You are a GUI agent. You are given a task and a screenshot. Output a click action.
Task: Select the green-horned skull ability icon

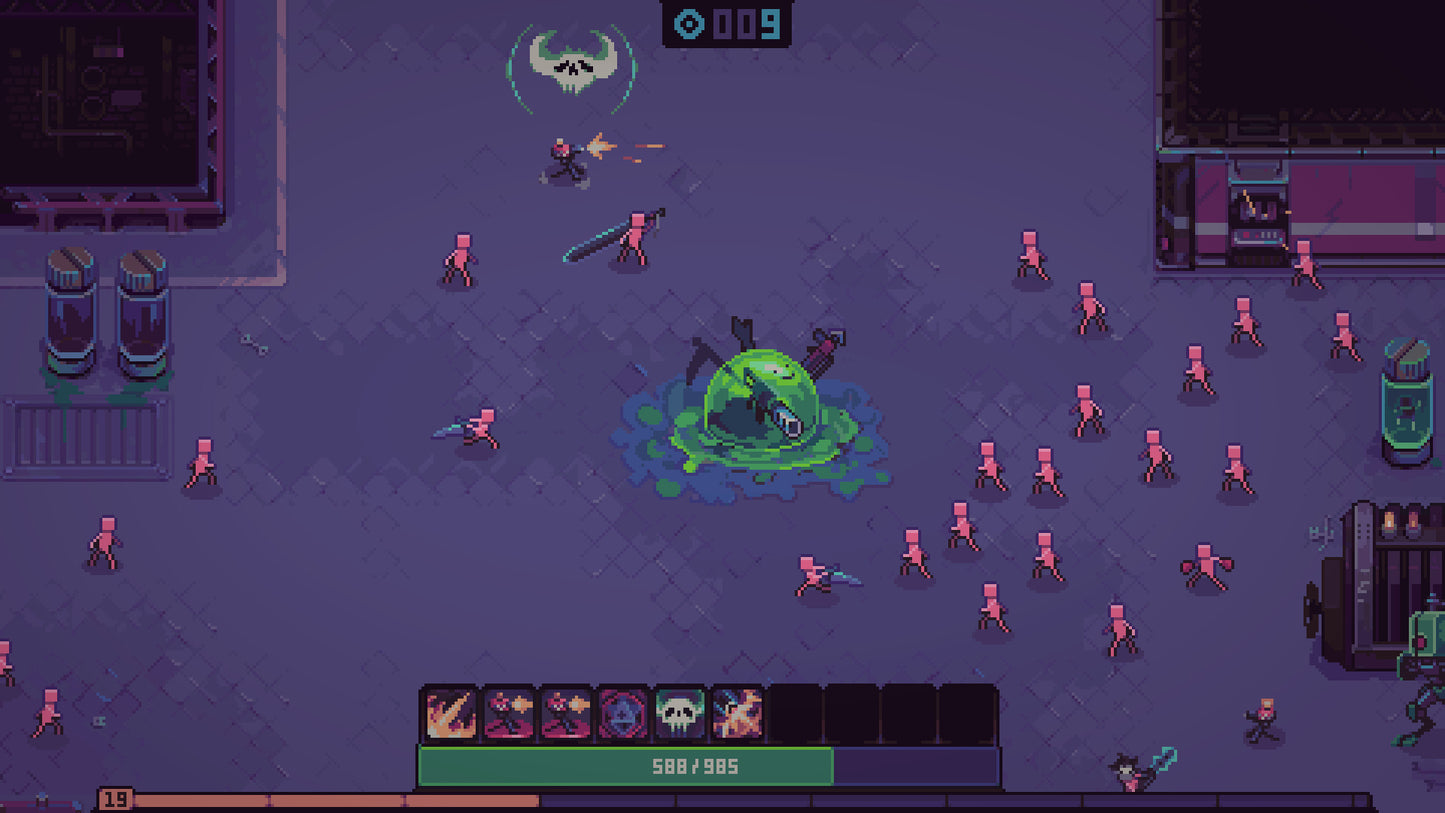(x=678, y=712)
